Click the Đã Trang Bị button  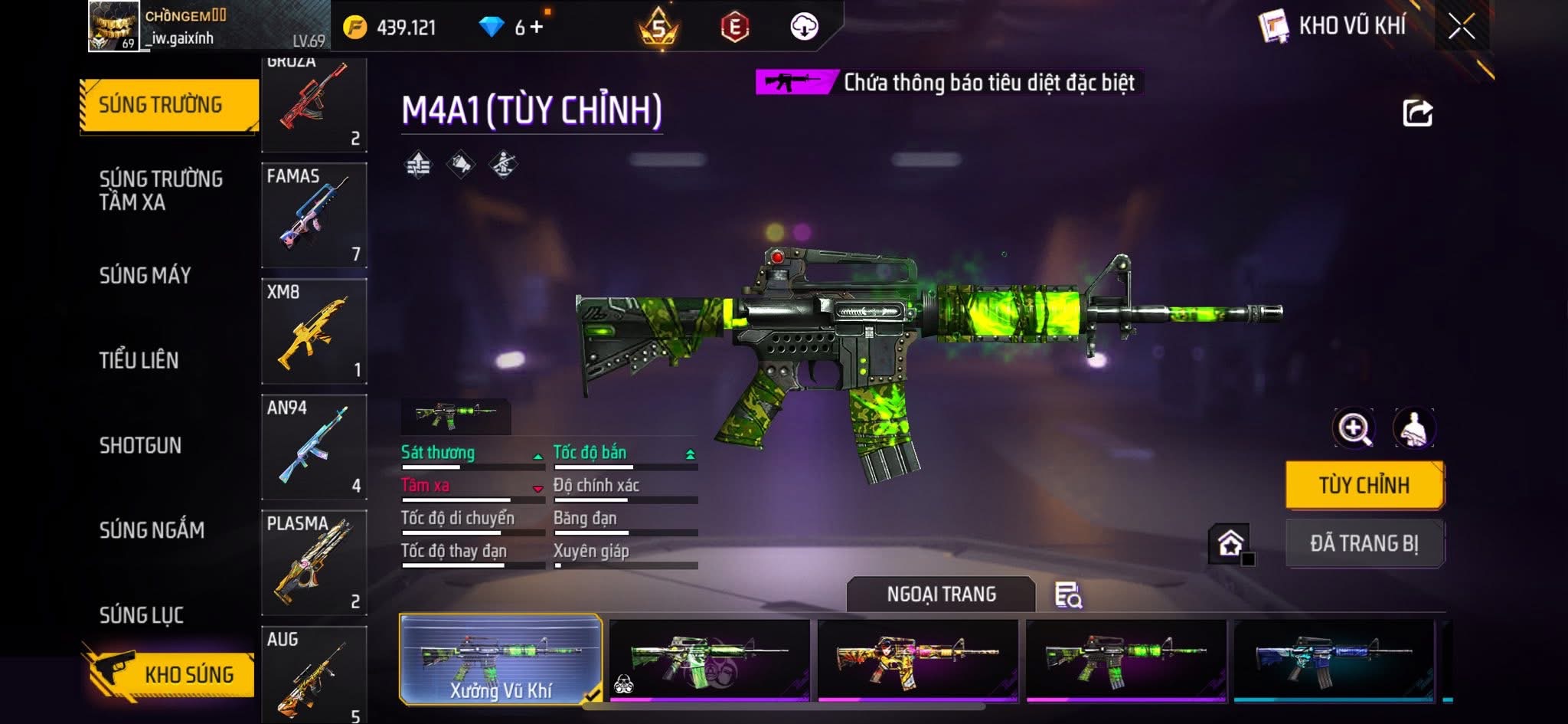[1364, 543]
